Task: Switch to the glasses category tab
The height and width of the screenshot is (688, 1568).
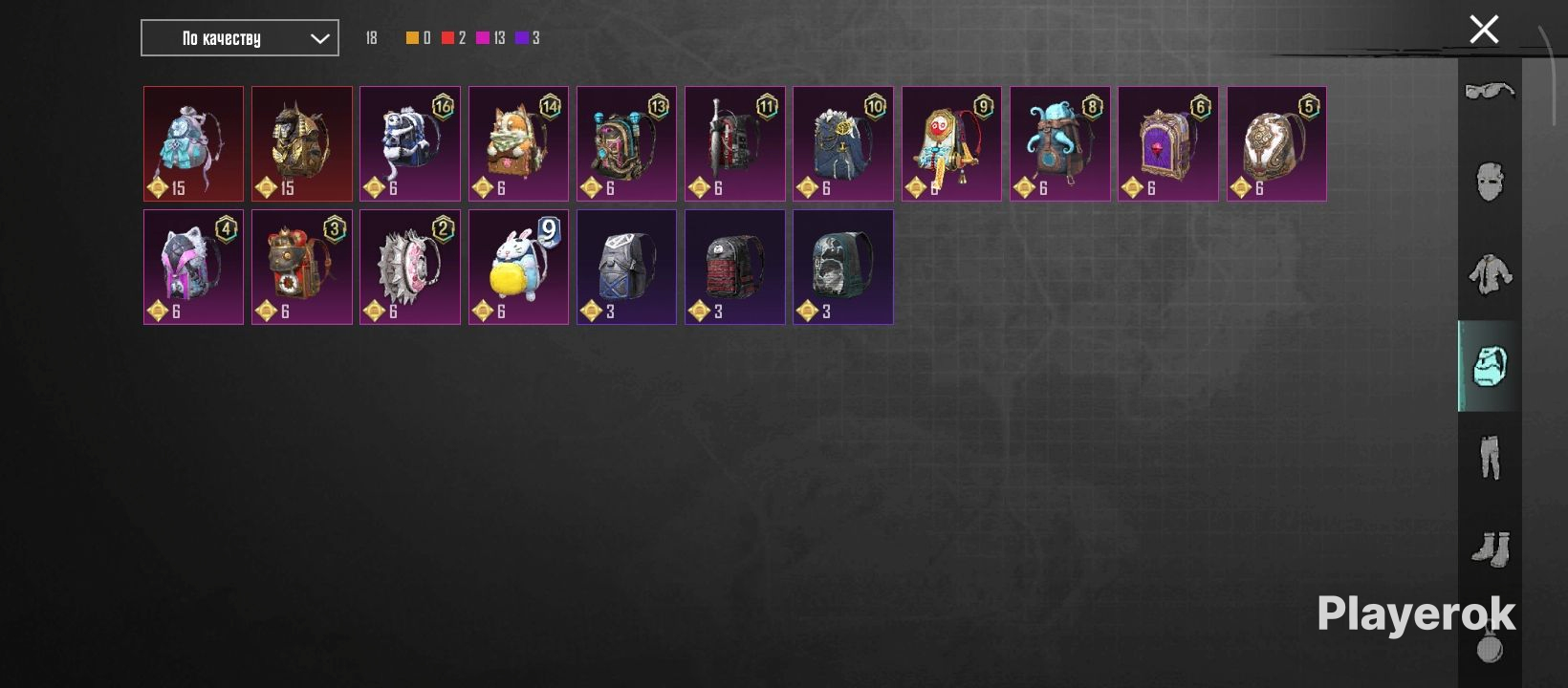Action: pos(1490,92)
